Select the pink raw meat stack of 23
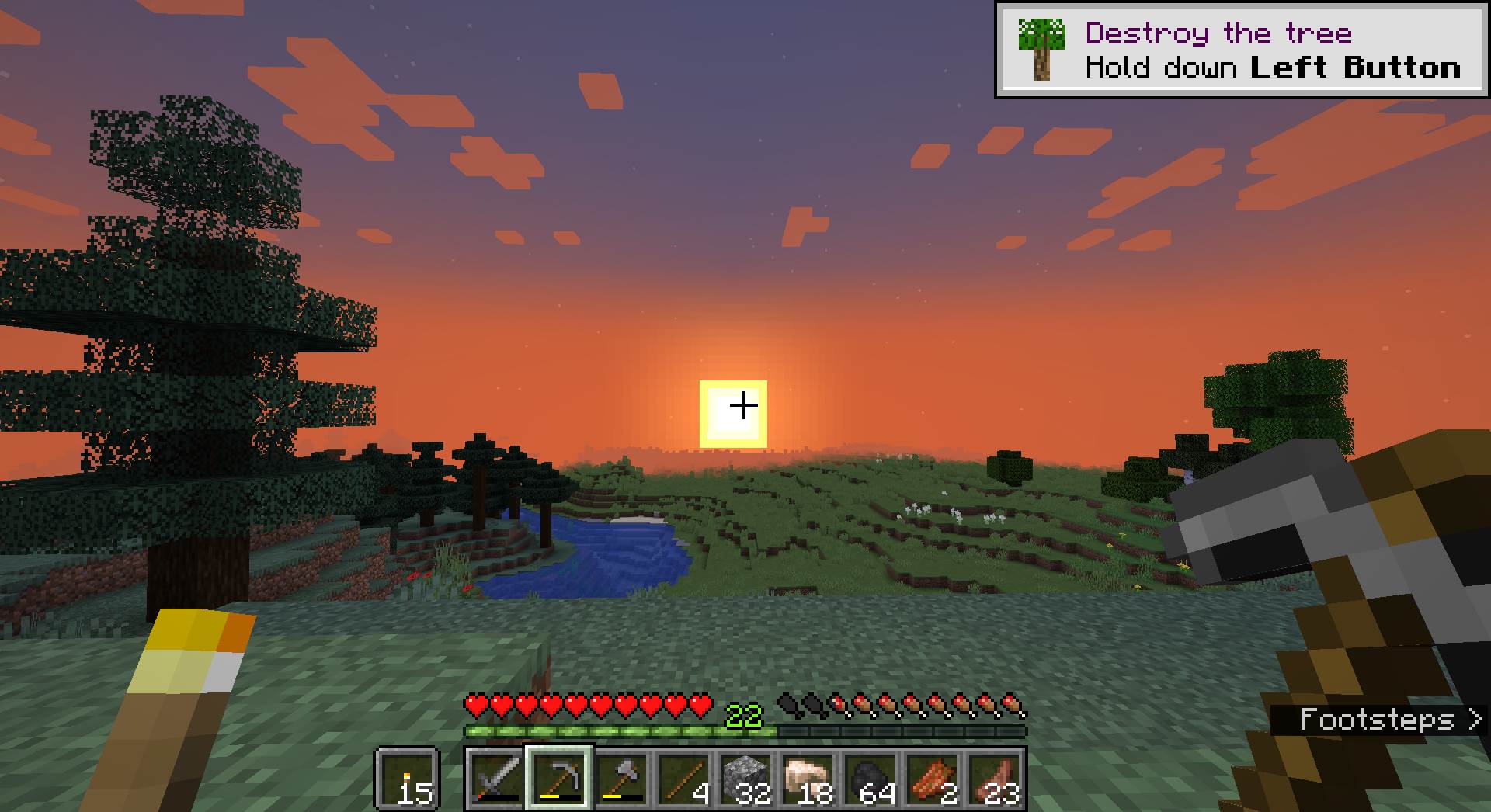 coord(995,779)
